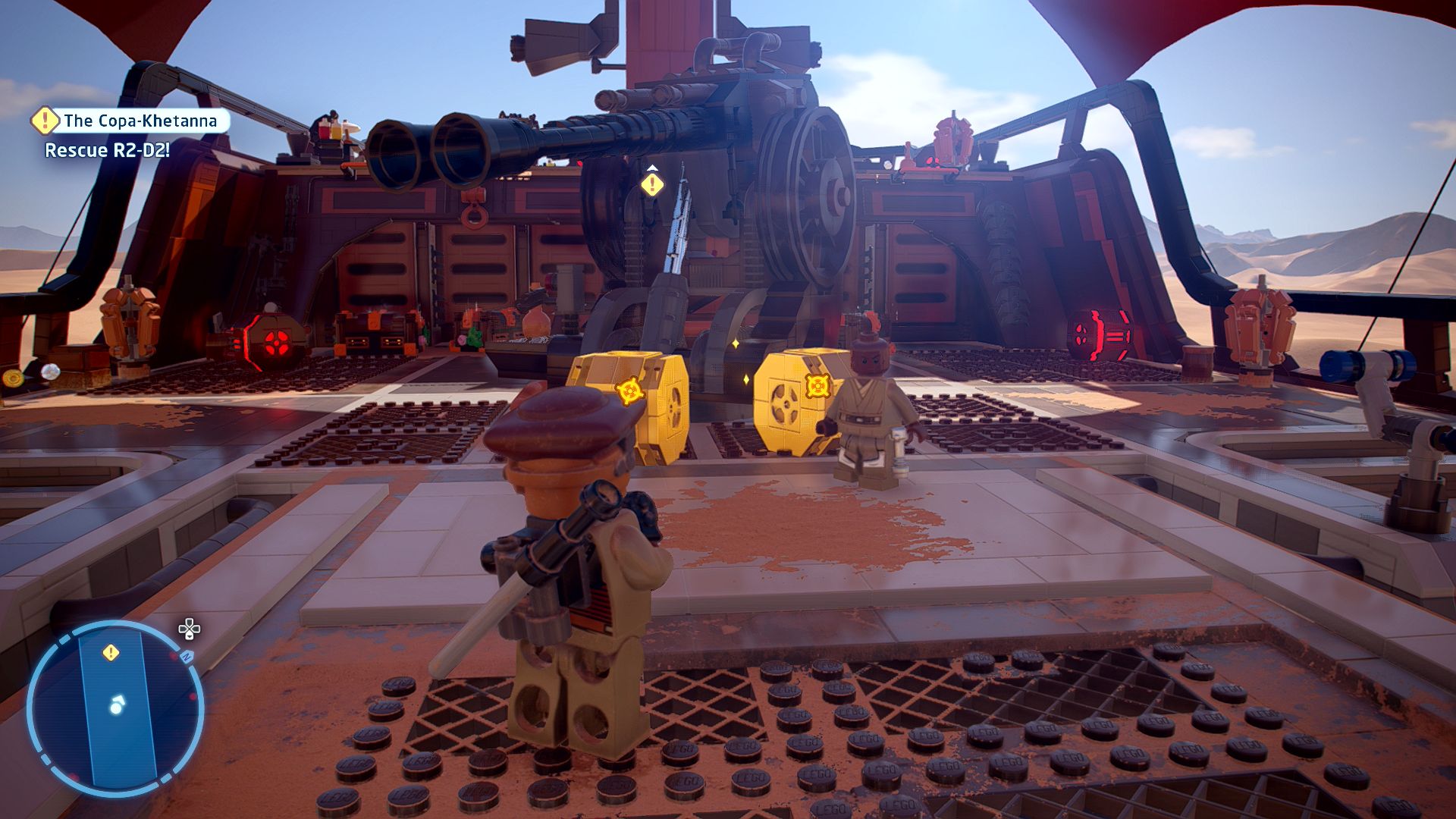This screenshot has height=819, width=1456.
Task: Select the objective marker on the minimap
Action: (111, 652)
